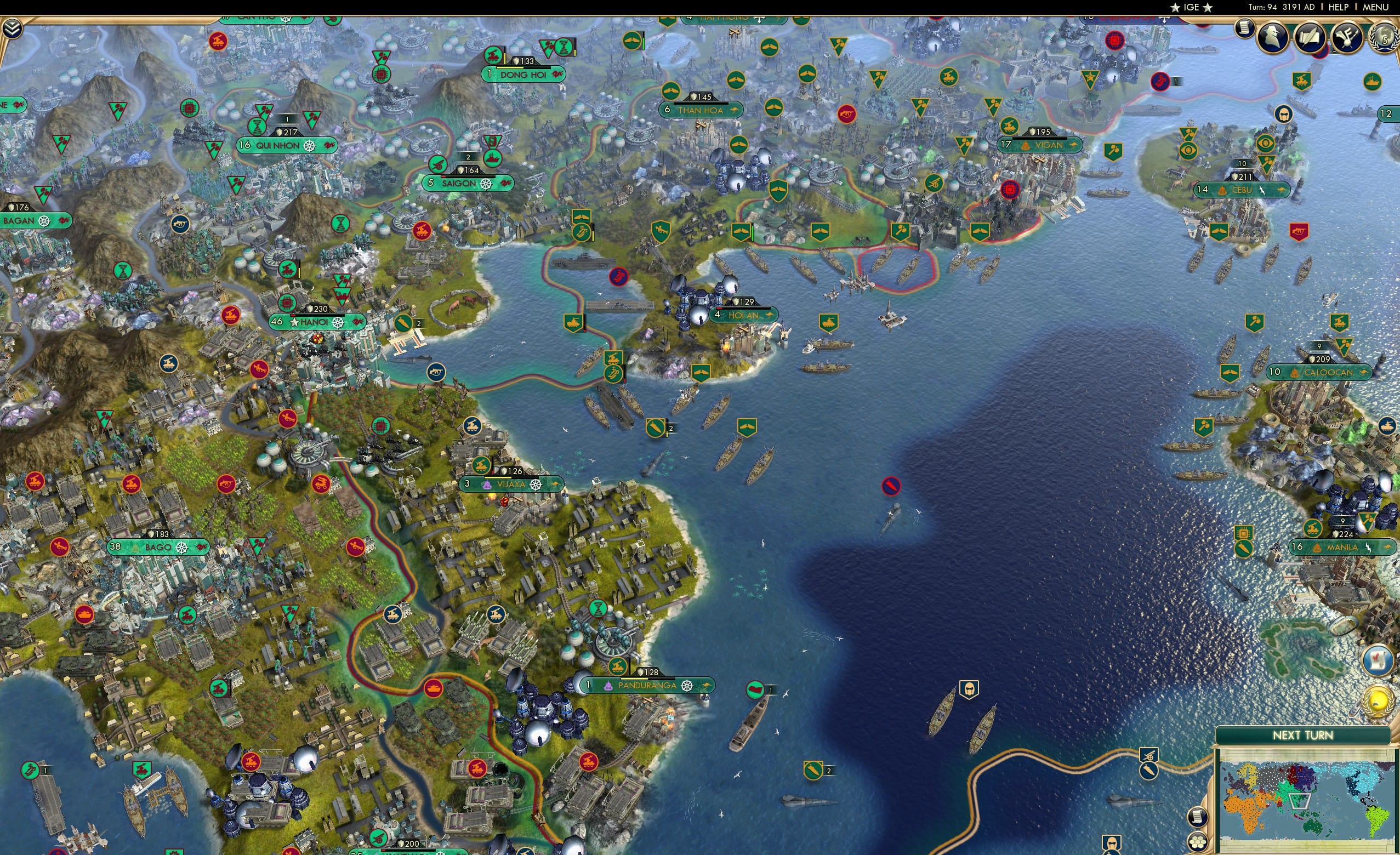Click the production cog on Saigon's city banner
The height and width of the screenshot is (855, 1400).
point(487,184)
